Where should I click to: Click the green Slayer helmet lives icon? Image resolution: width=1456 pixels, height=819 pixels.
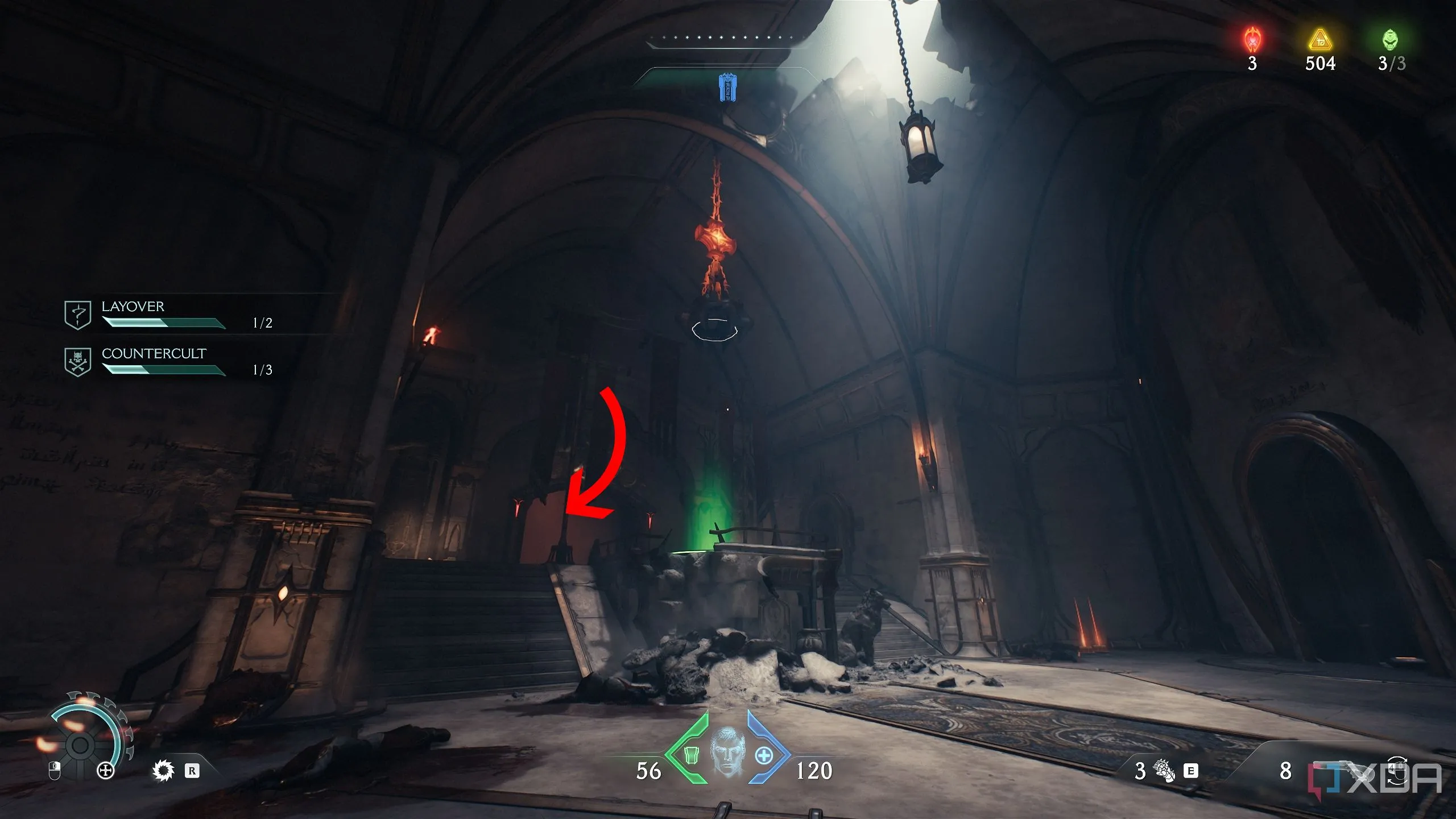coord(1391,40)
